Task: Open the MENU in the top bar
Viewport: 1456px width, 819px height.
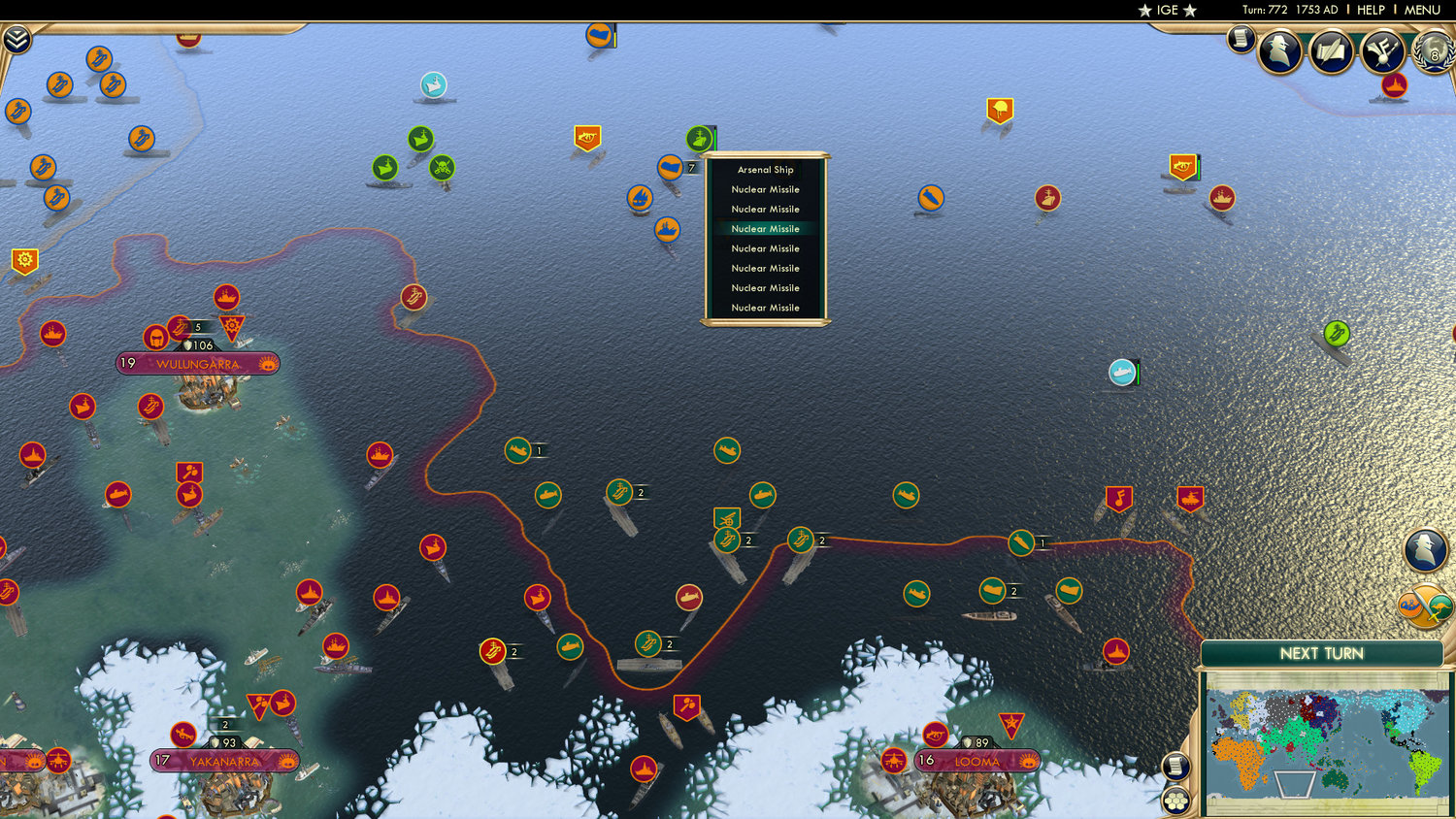Action: click(1421, 10)
